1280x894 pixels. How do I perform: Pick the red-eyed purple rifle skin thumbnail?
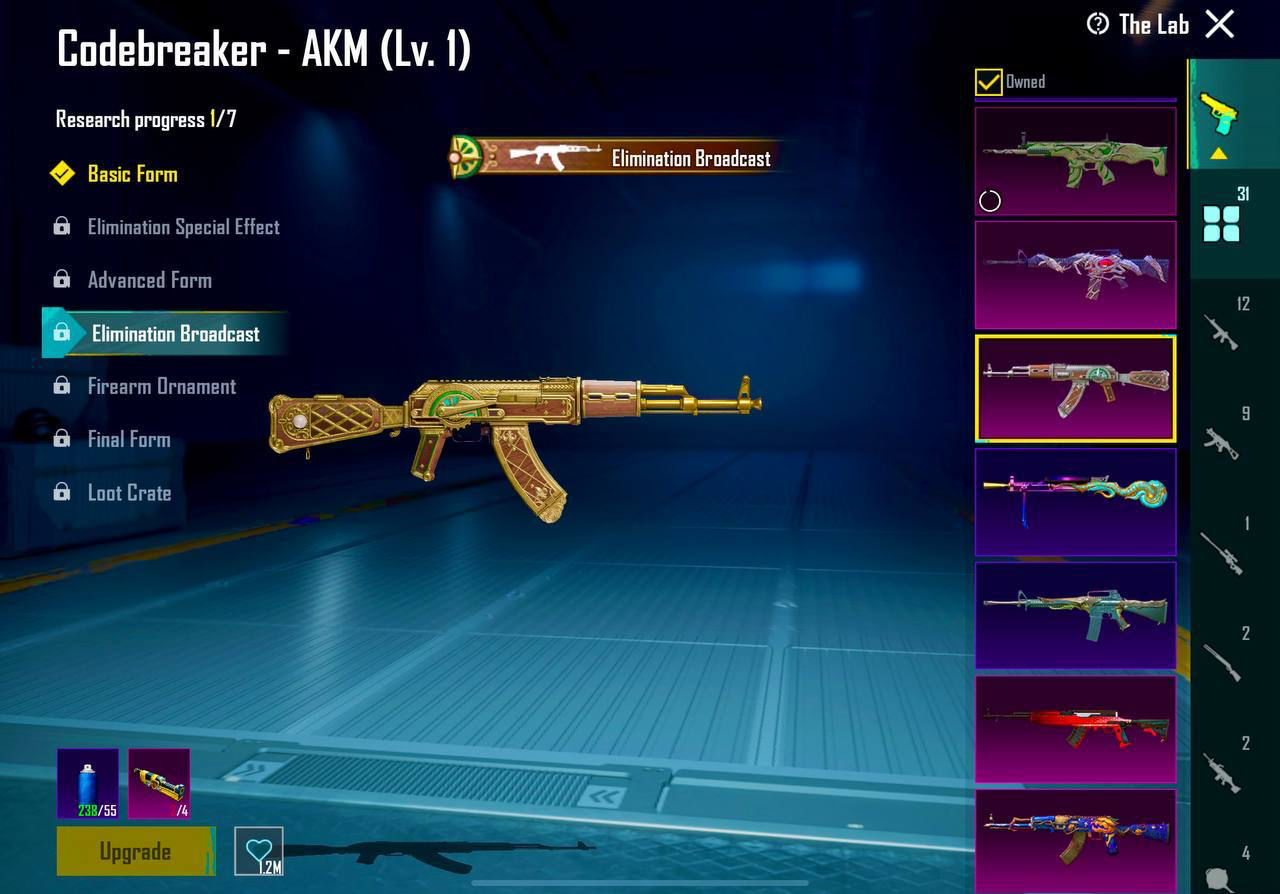click(x=1075, y=275)
